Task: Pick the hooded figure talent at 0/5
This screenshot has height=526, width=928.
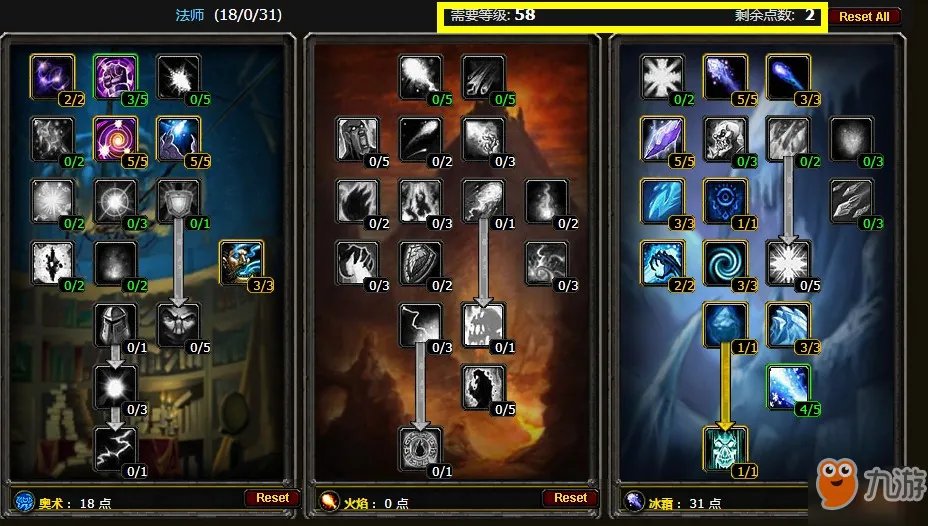Action: 178,324
